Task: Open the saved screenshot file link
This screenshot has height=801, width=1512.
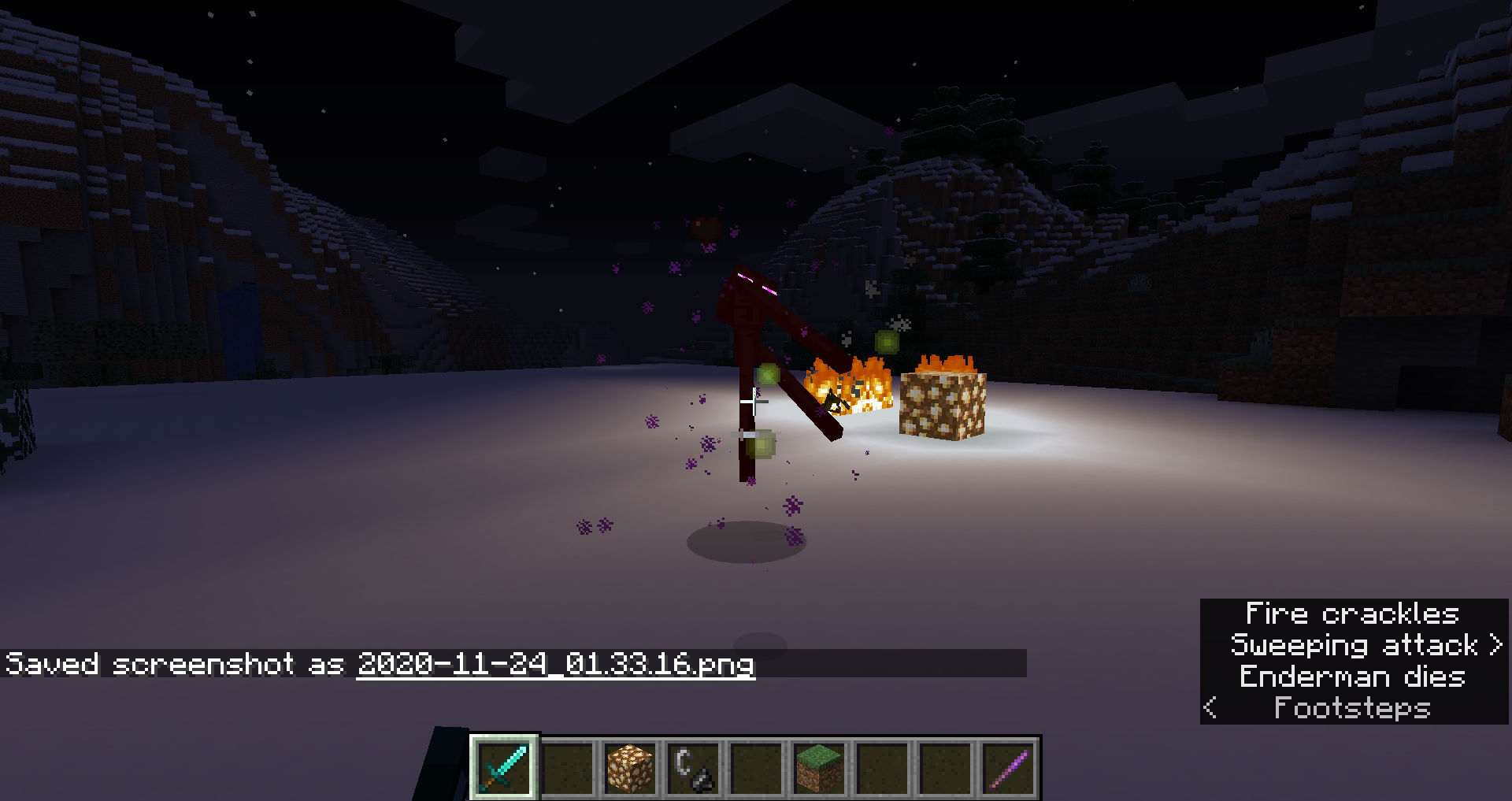Action: [555, 664]
